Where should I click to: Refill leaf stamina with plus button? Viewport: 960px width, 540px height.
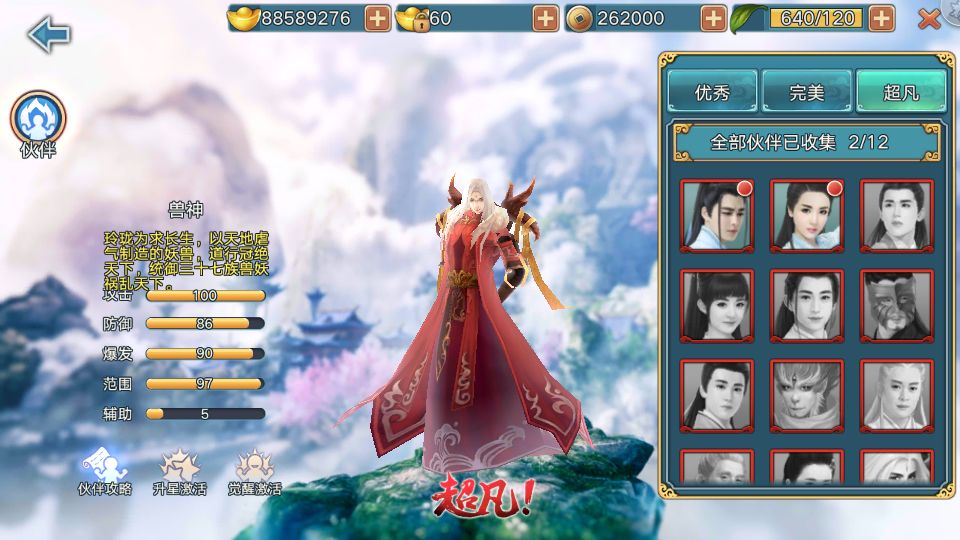pos(881,18)
